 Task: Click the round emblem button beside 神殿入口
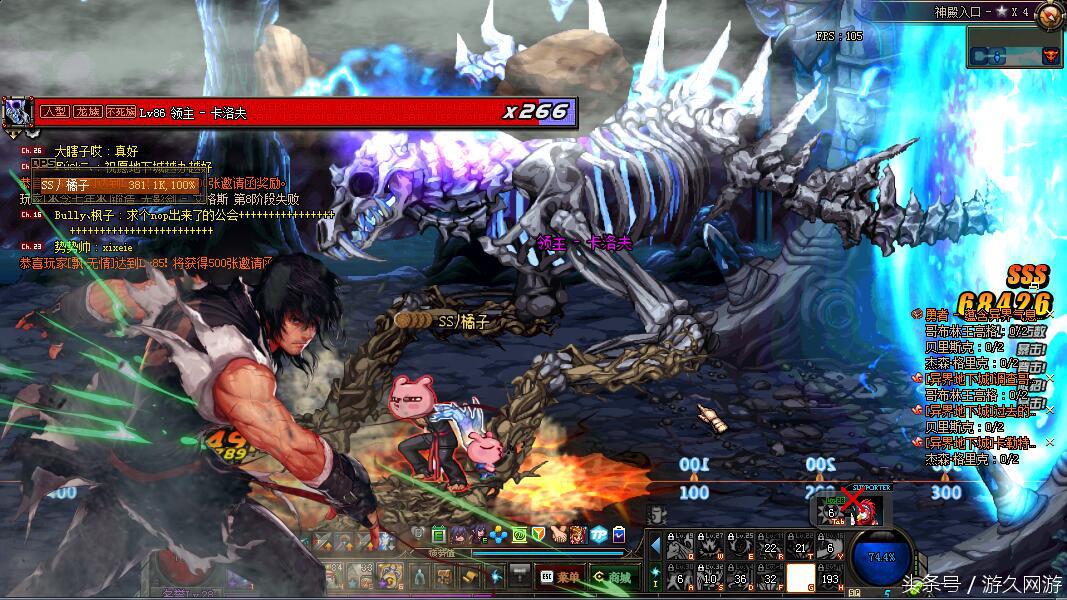click(1049, 14)
